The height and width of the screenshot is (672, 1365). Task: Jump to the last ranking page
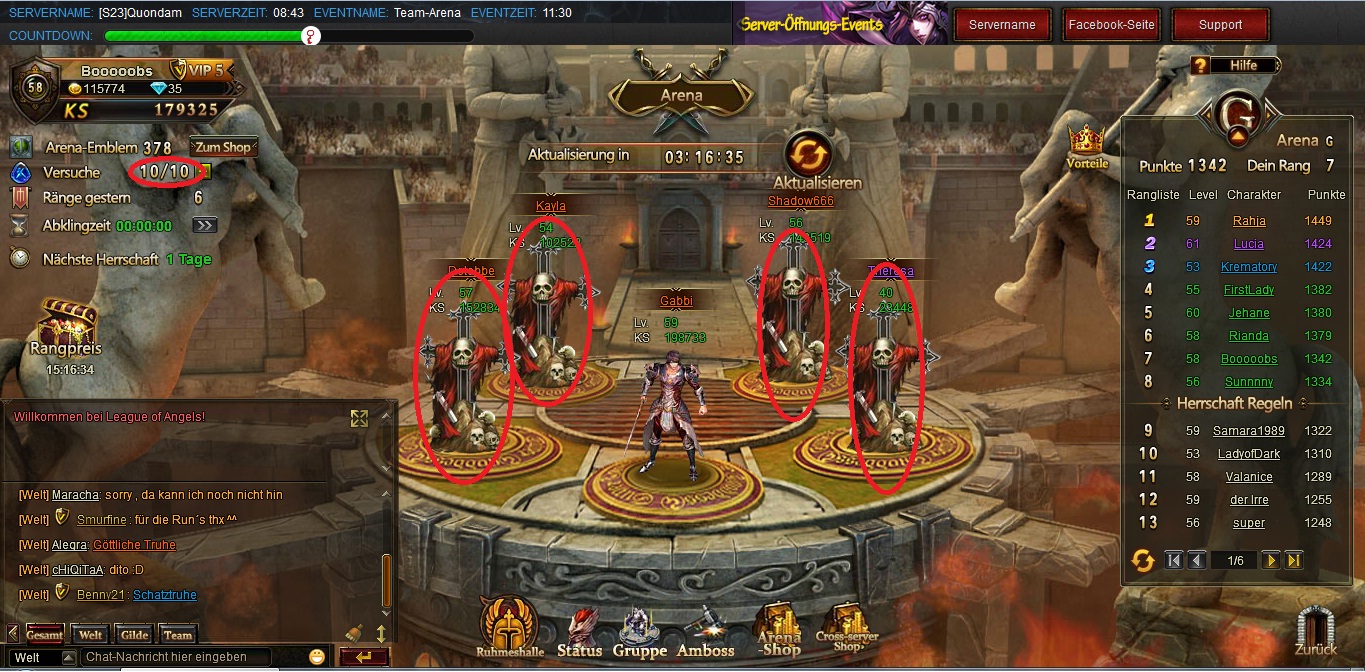(x=1294, y=561)
